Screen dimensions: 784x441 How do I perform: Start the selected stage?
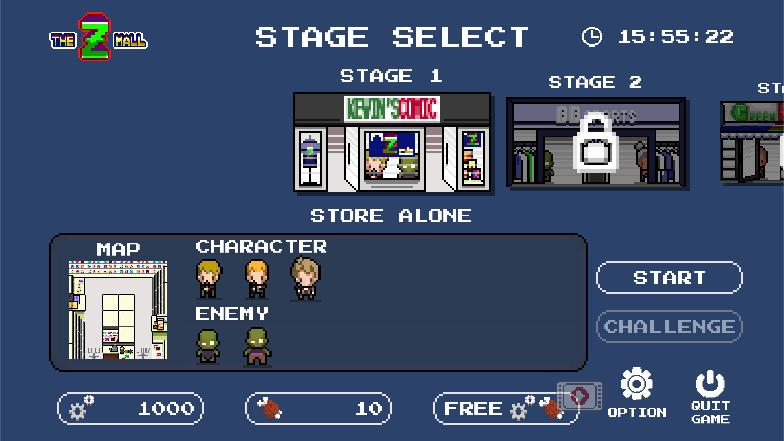click(x=669, y=278)
